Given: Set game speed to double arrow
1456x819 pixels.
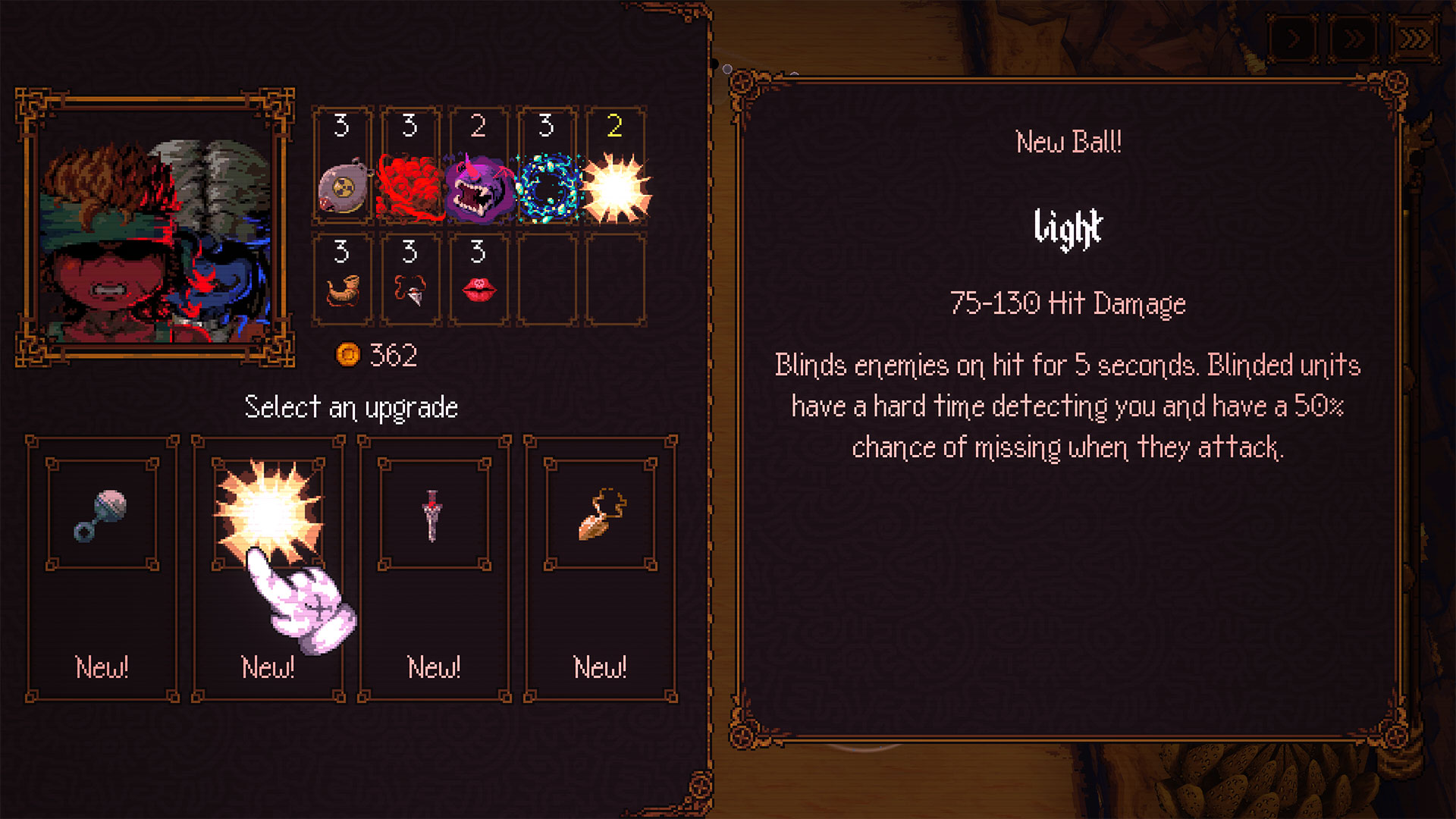Looking at the screenshot, I should pos(1354,39).
